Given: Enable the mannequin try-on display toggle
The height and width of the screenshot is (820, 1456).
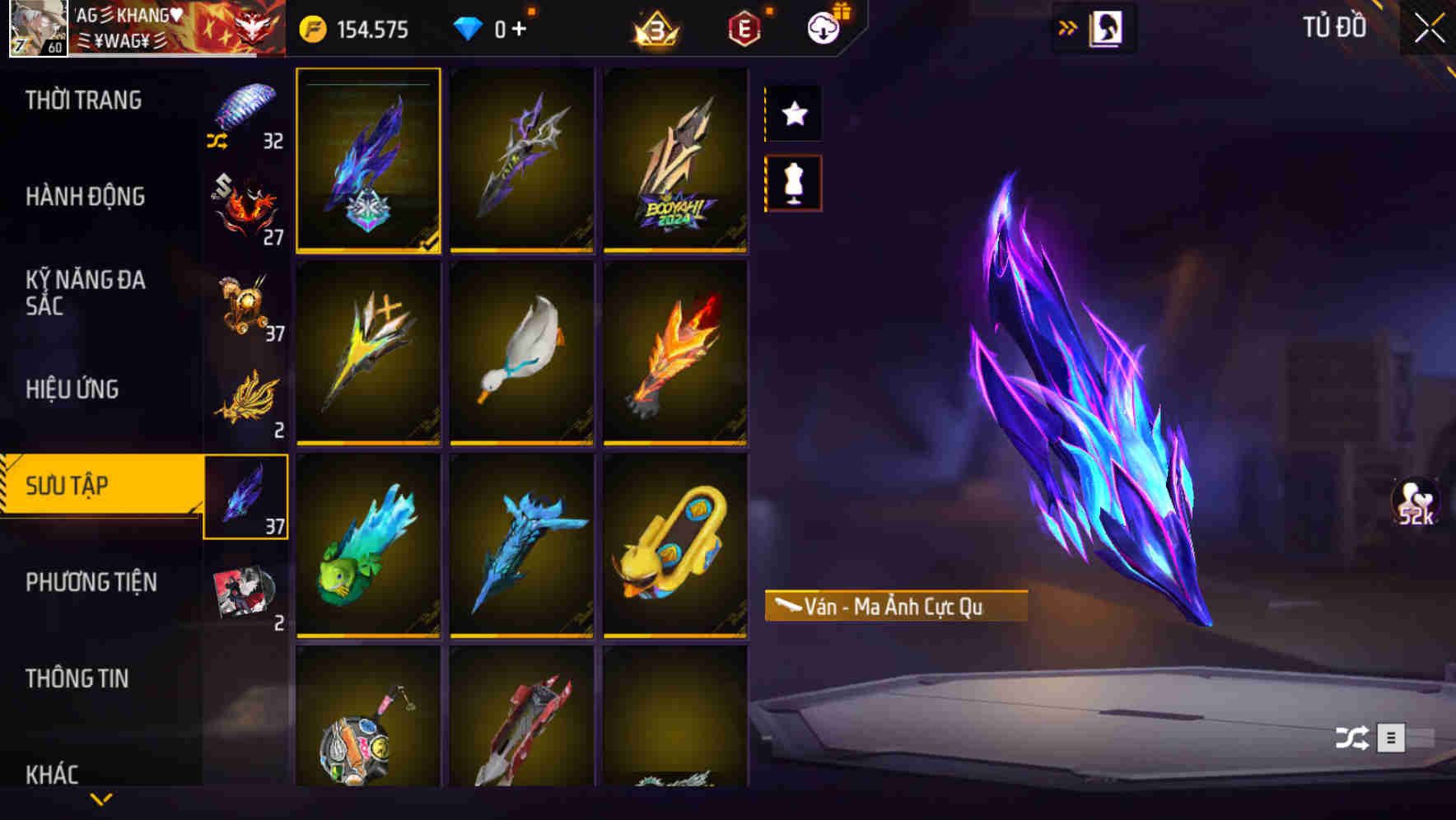Looking at the screenshot, I should point(793,185).
